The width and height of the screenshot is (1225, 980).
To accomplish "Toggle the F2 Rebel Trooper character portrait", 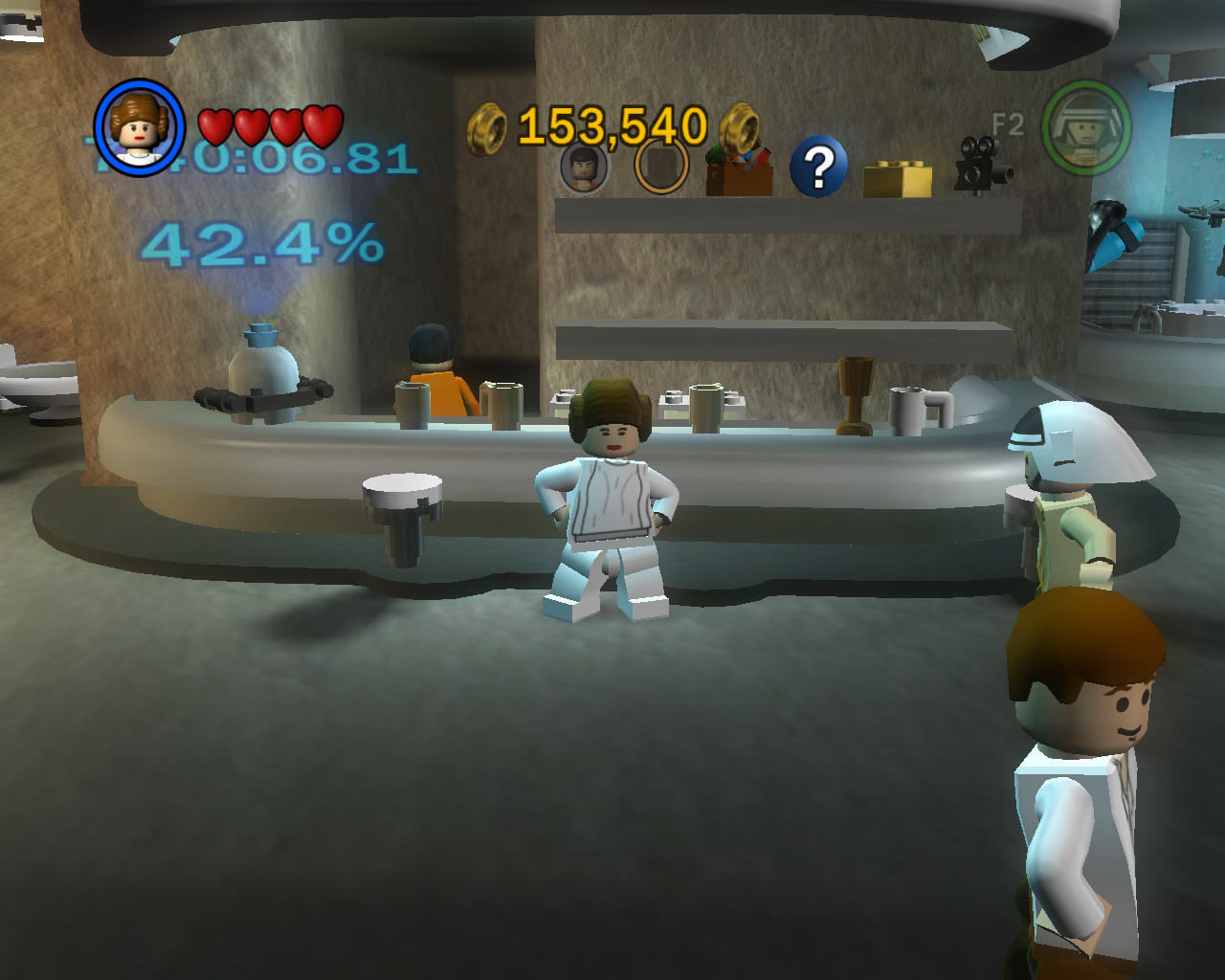I will pos(1086,125).
